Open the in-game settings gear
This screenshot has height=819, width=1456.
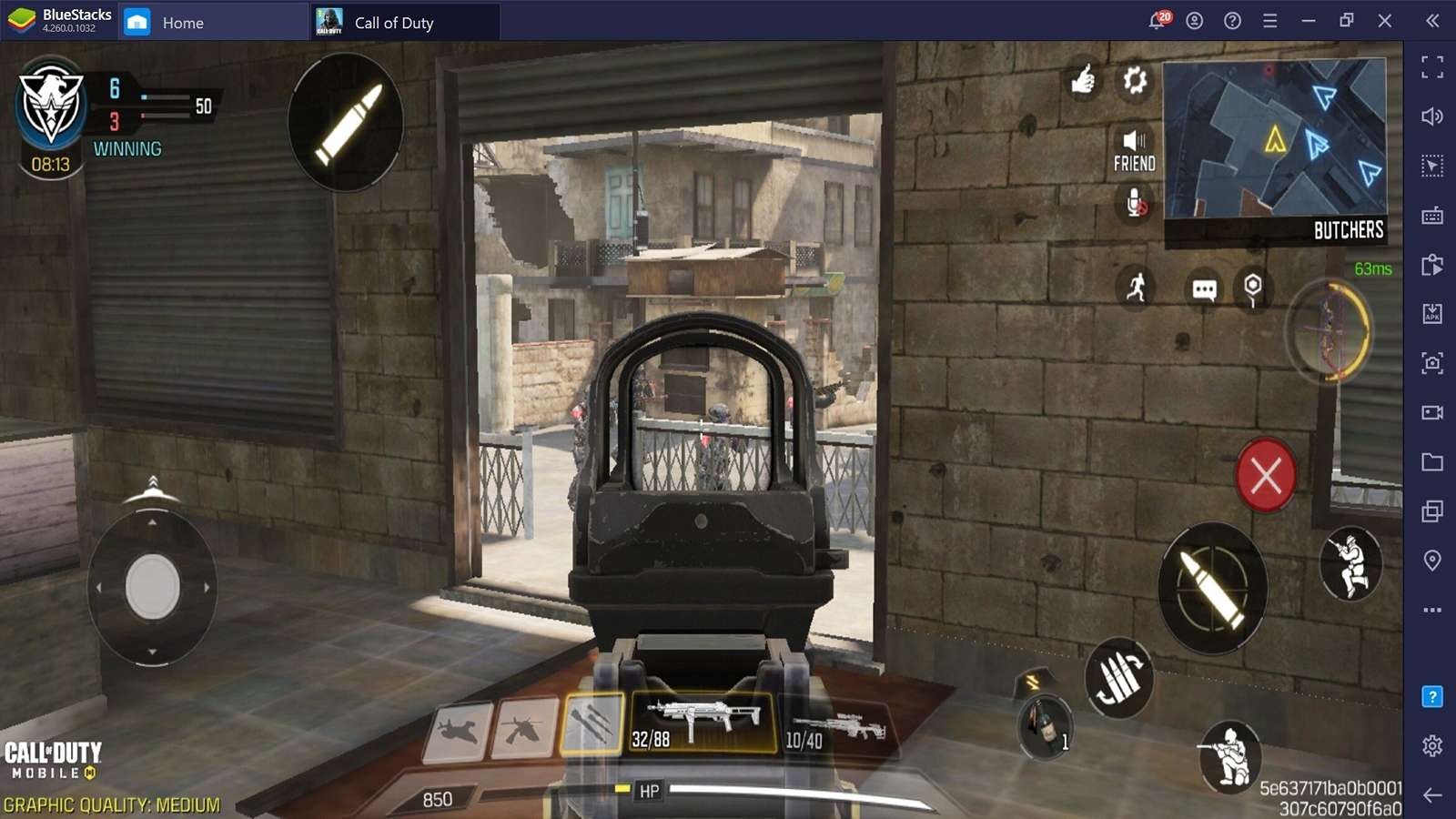(1136, 82)
